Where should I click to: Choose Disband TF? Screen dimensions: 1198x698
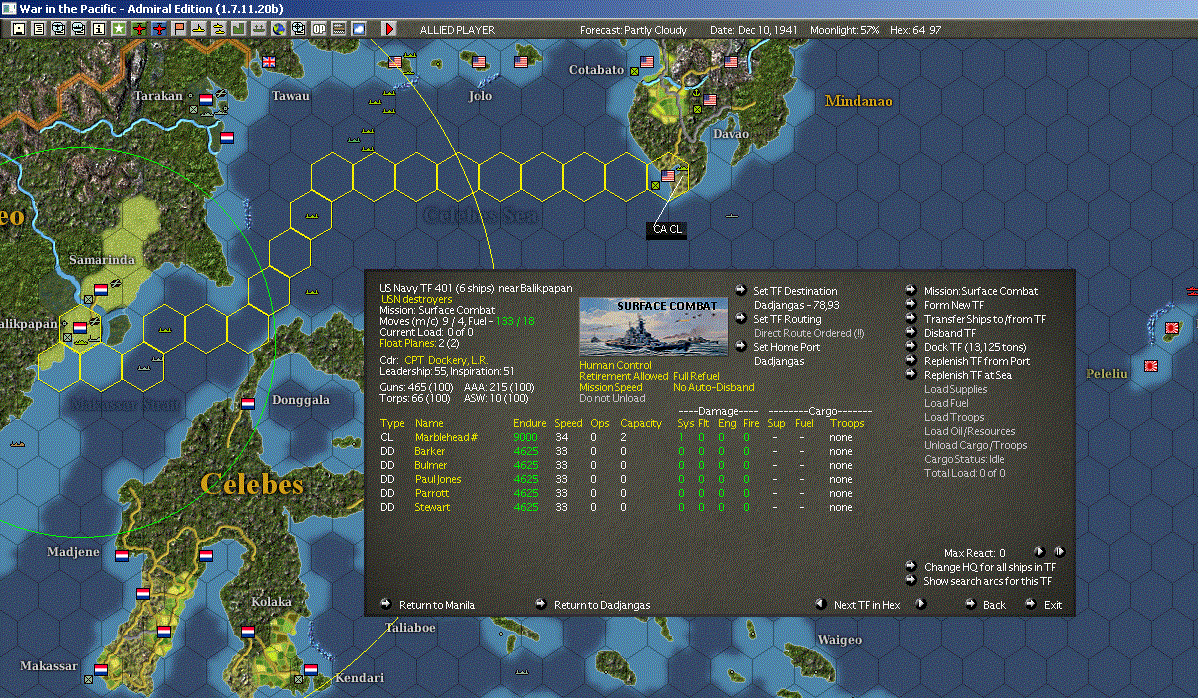point(950,333)
